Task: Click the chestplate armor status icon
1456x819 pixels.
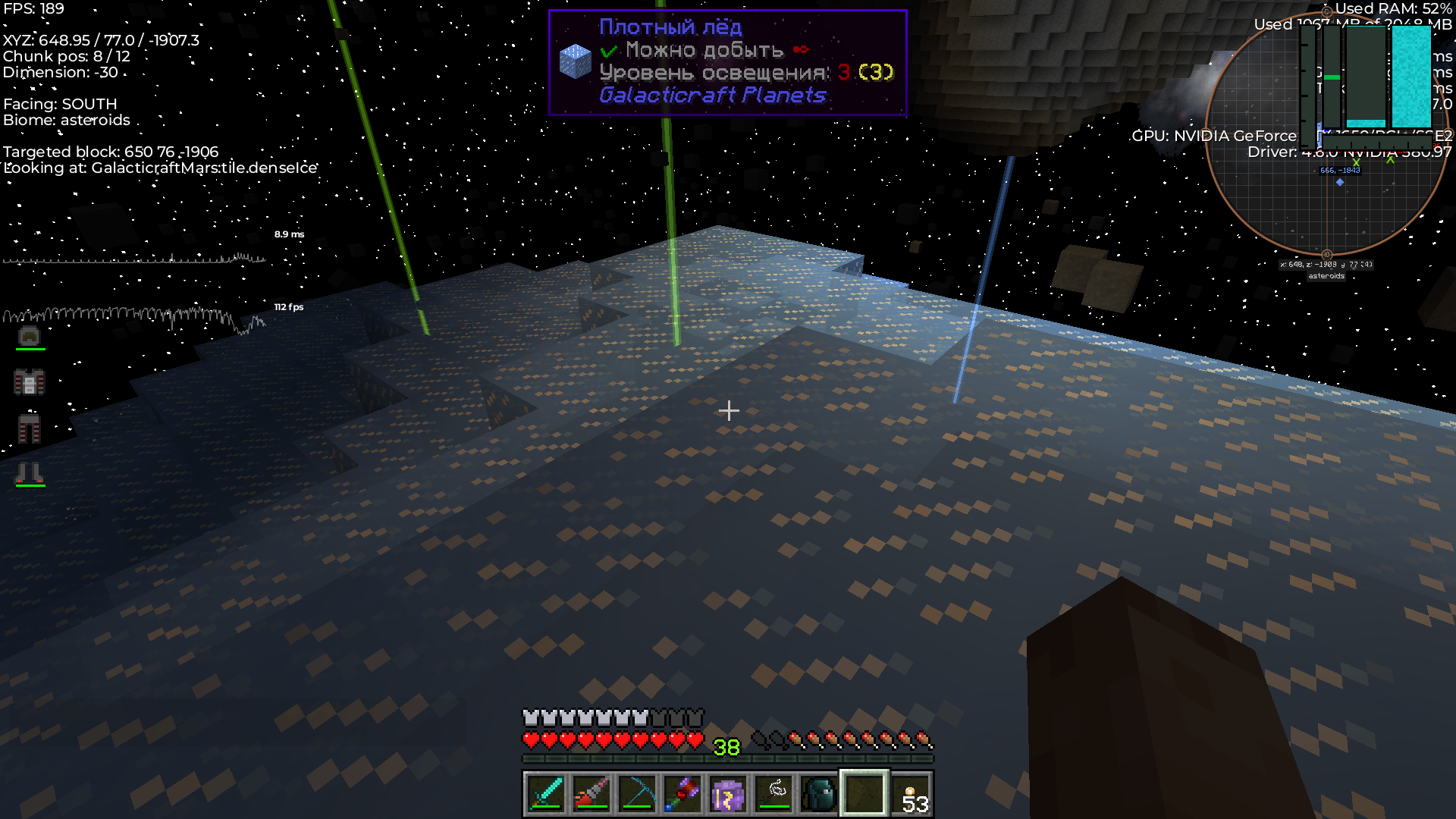Action: click(x=30, y=382)
